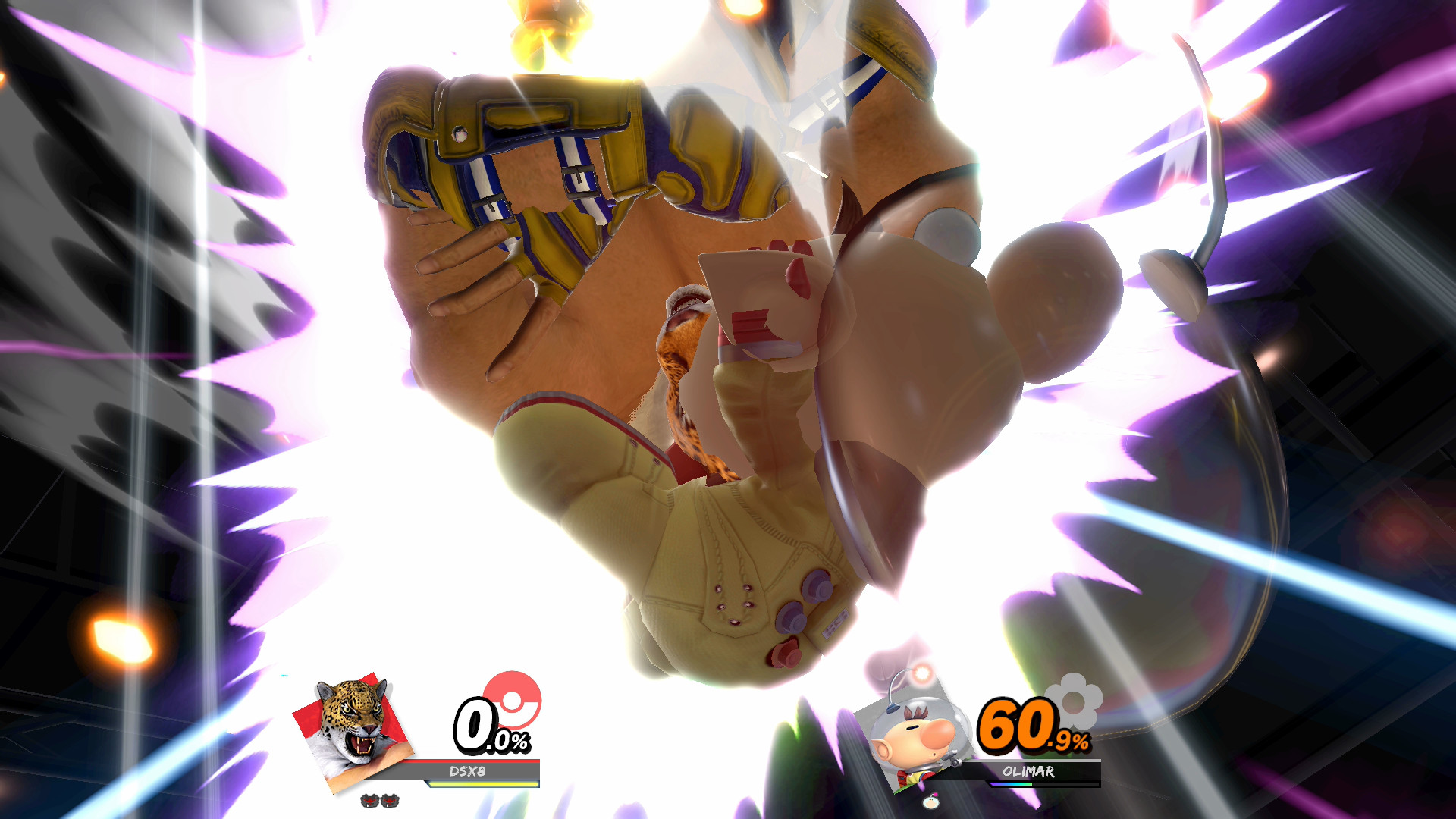
Task: Click the Pokéball series icon beside DSX8's damage
Action: [511, 702]
